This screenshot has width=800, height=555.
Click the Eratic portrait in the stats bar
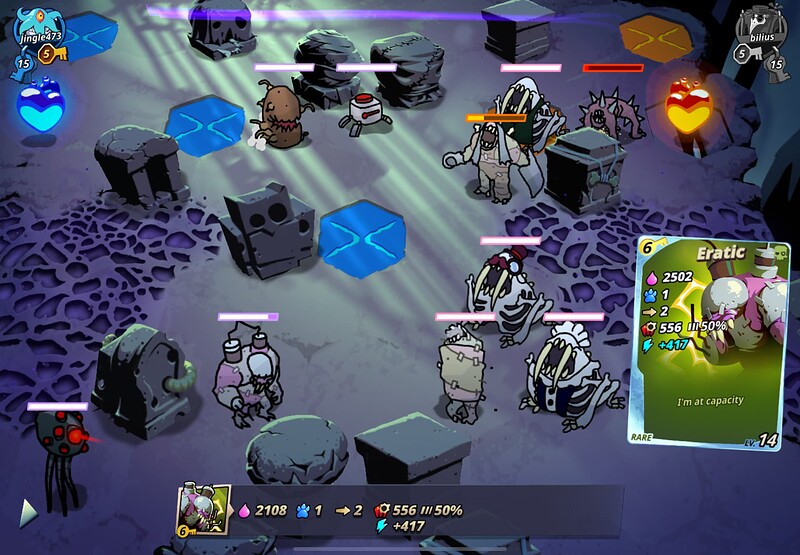(x=204, y=509)
